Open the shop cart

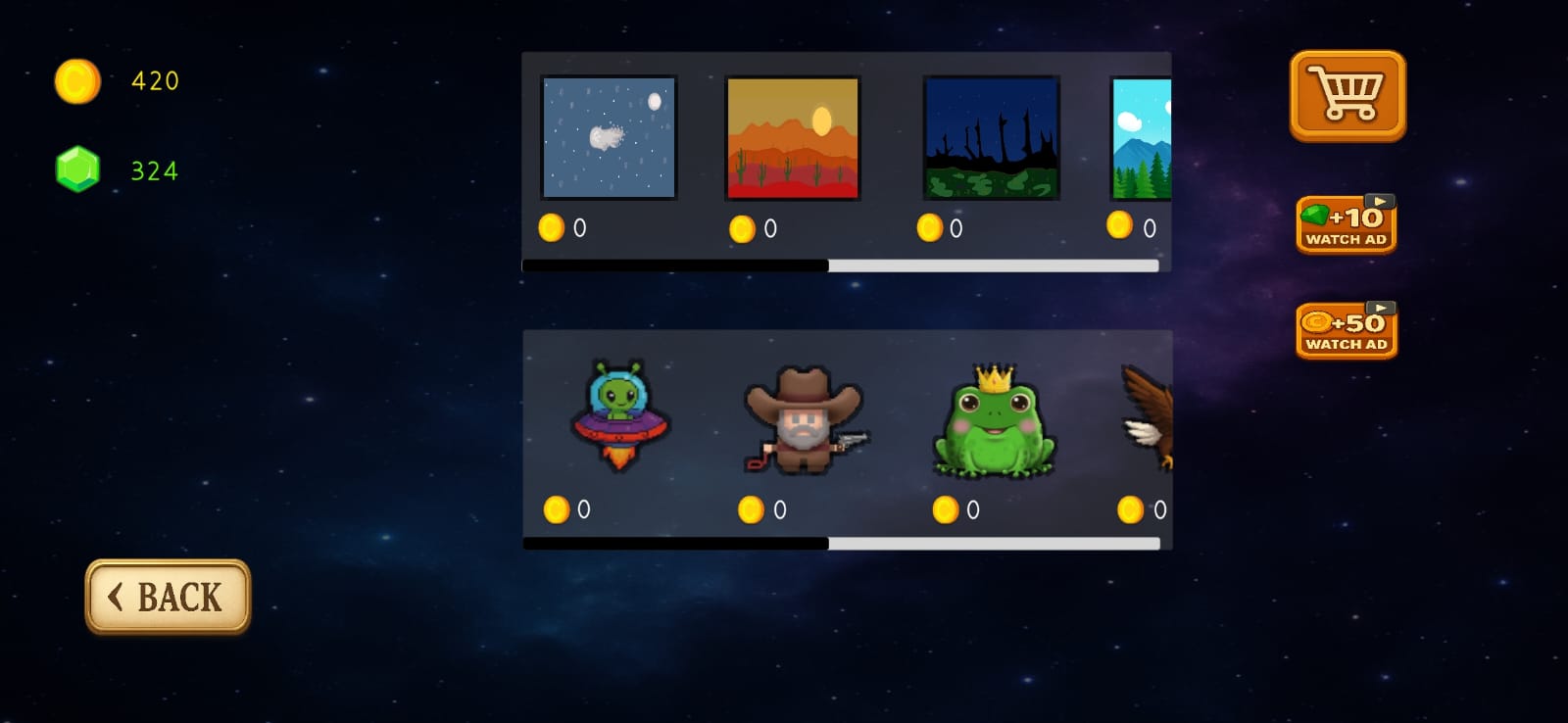click(1347, 95)
